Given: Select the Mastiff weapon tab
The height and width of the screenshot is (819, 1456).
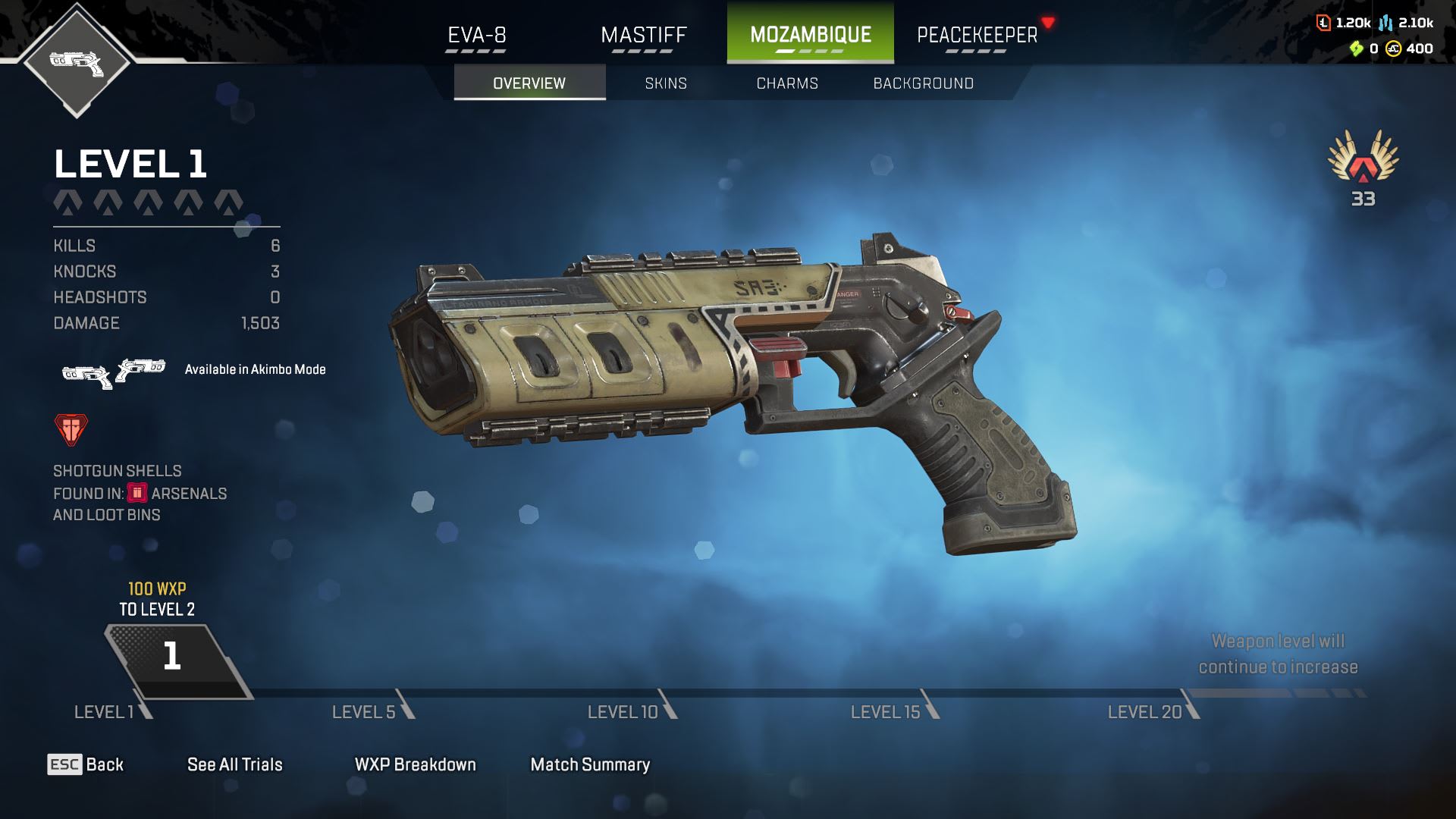Looking at the screenshot, I should [x=643, y=35].
